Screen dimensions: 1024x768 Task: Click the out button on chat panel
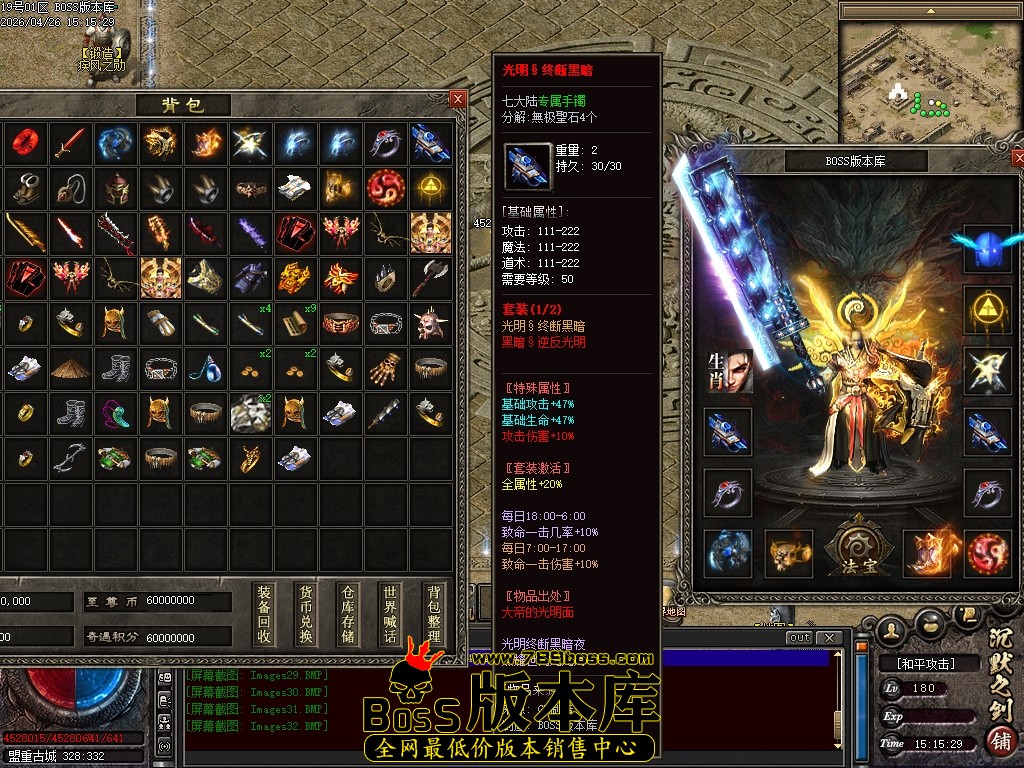coord(799,638)
